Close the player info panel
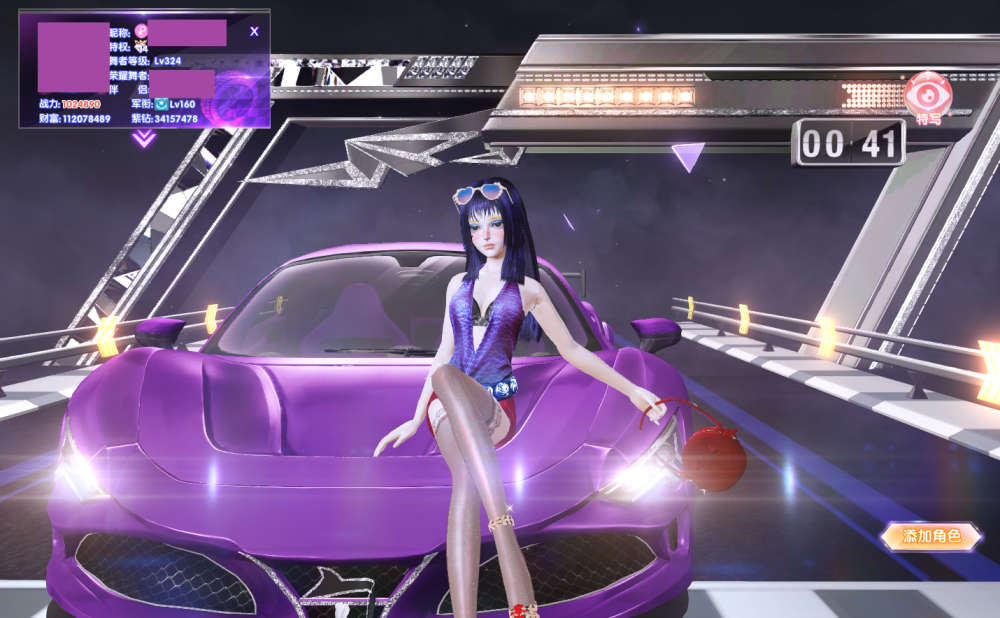 (x=254, y=32)
